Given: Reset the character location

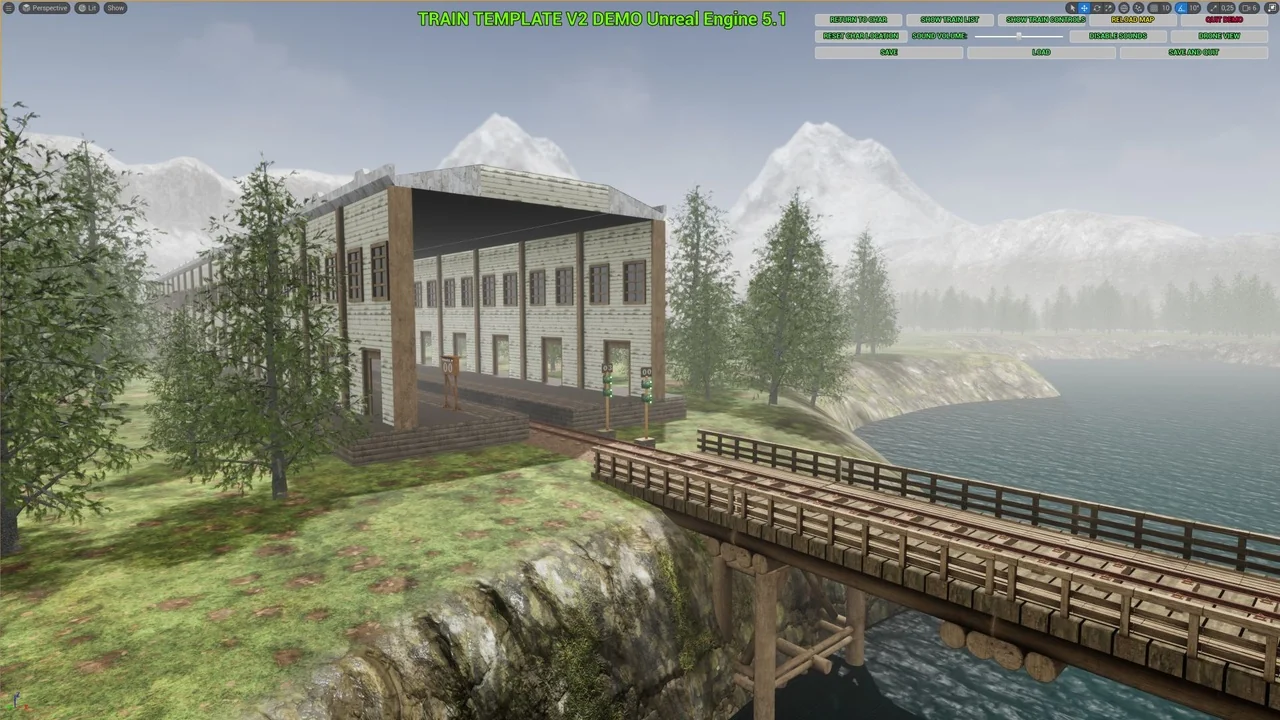Looking at the screenshot, I should 860,36.
